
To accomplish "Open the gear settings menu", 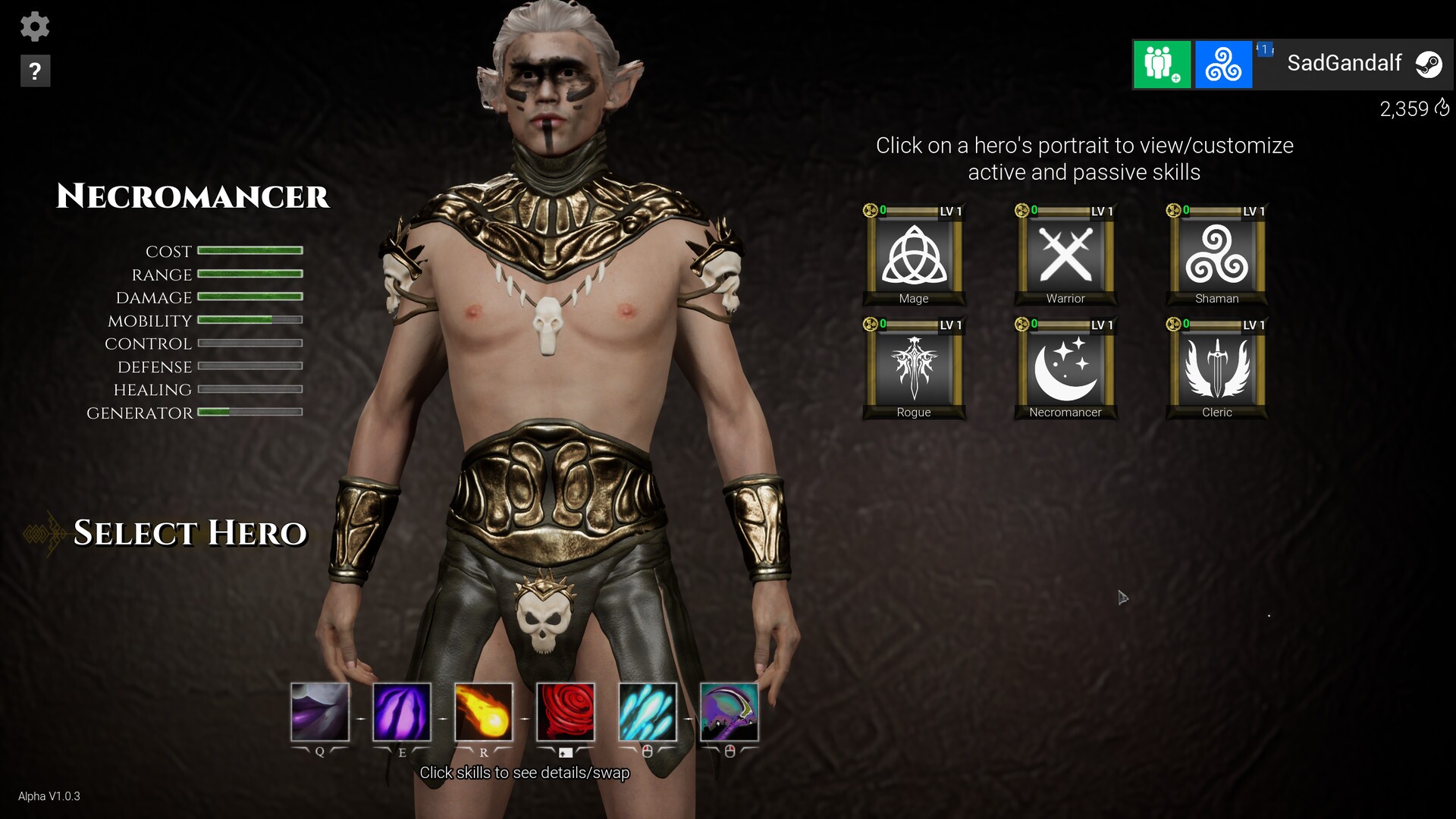I will [x=35, y=27].
